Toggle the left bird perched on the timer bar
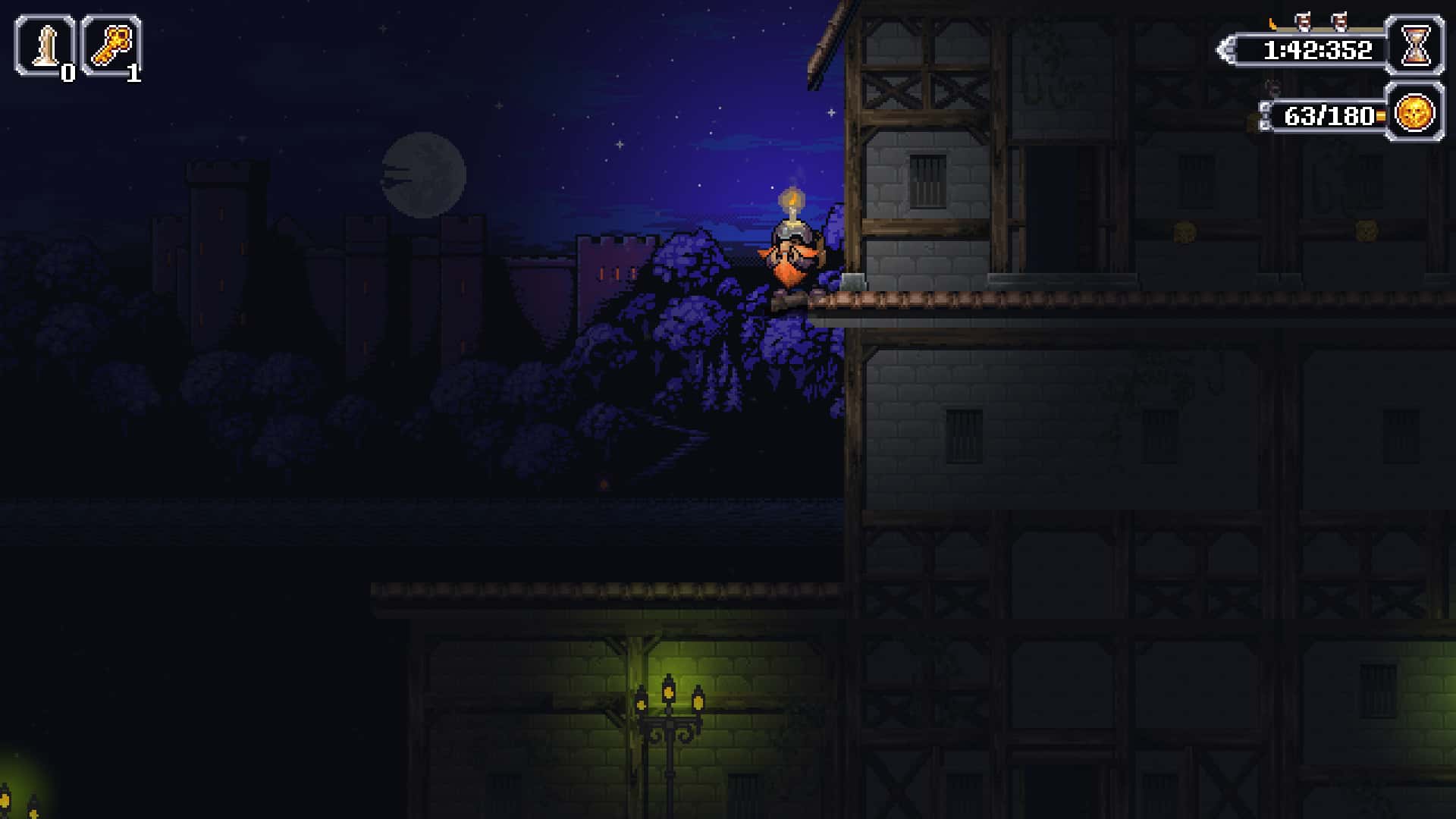Screen dimensions: 1456x819 tap(1301, 20)
